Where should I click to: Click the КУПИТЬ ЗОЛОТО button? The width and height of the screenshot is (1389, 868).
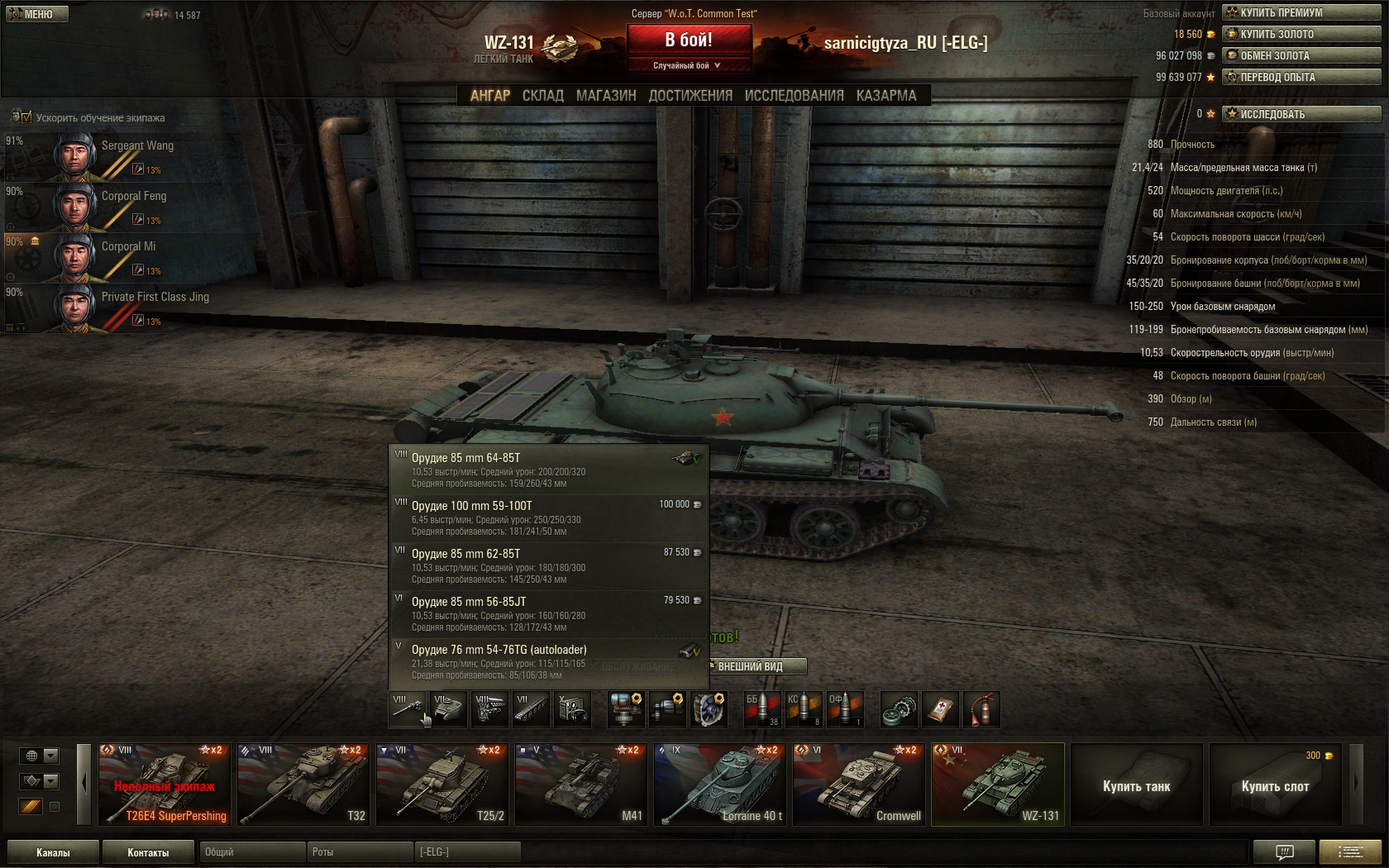point(1301,34)
